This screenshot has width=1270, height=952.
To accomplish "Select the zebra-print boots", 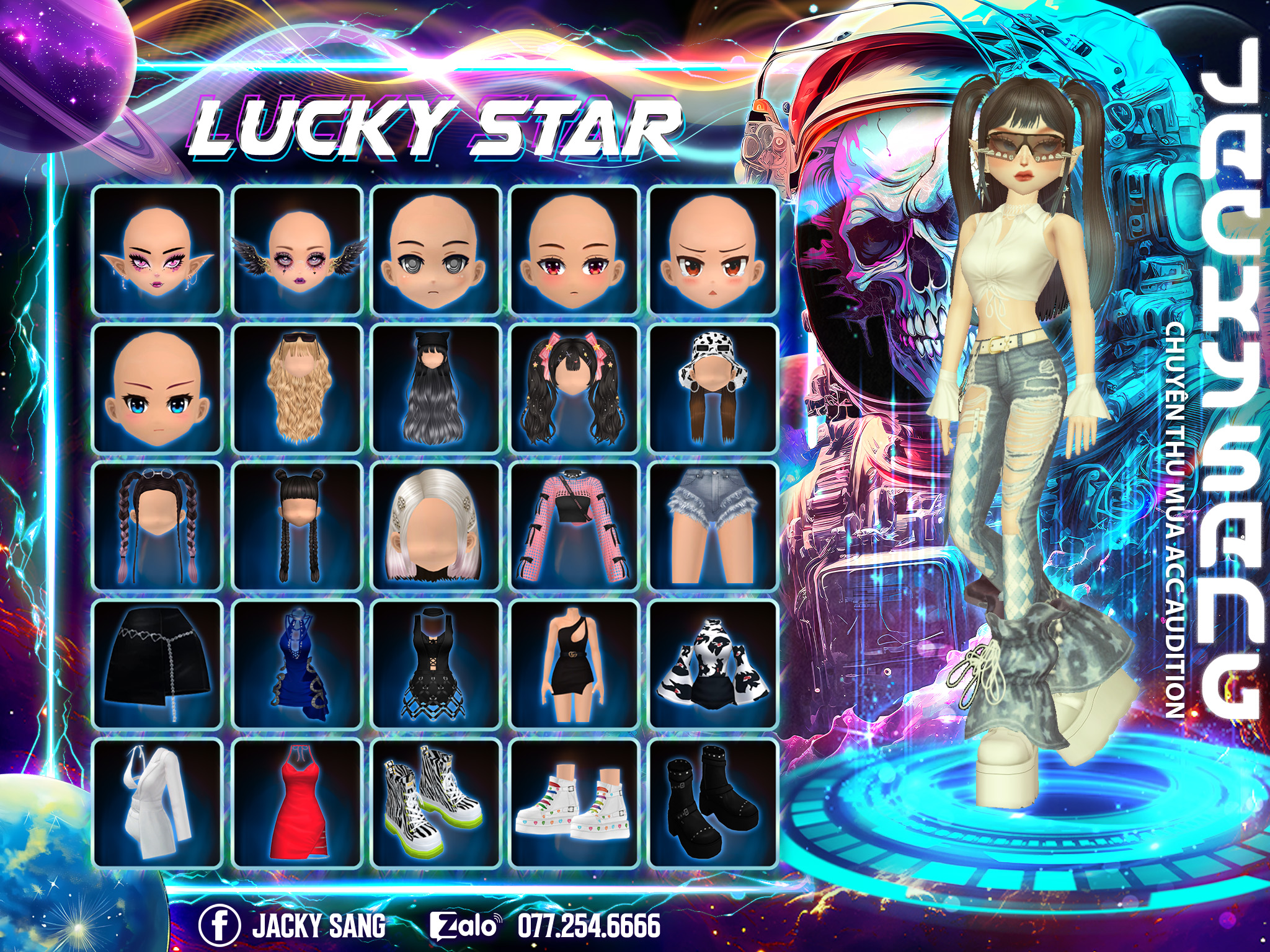I will pos(435,803).
